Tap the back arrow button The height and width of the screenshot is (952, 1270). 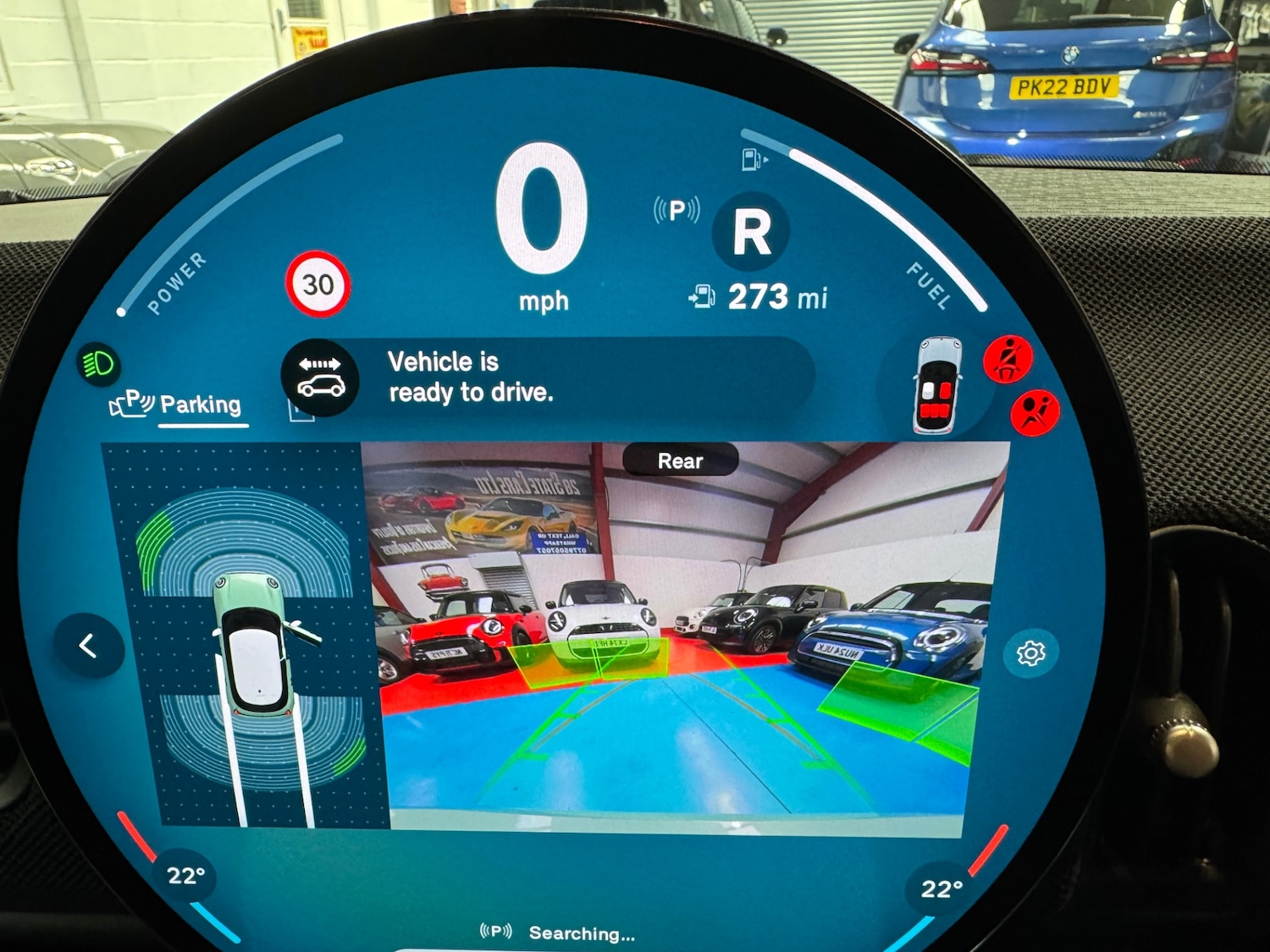(88, 647)
